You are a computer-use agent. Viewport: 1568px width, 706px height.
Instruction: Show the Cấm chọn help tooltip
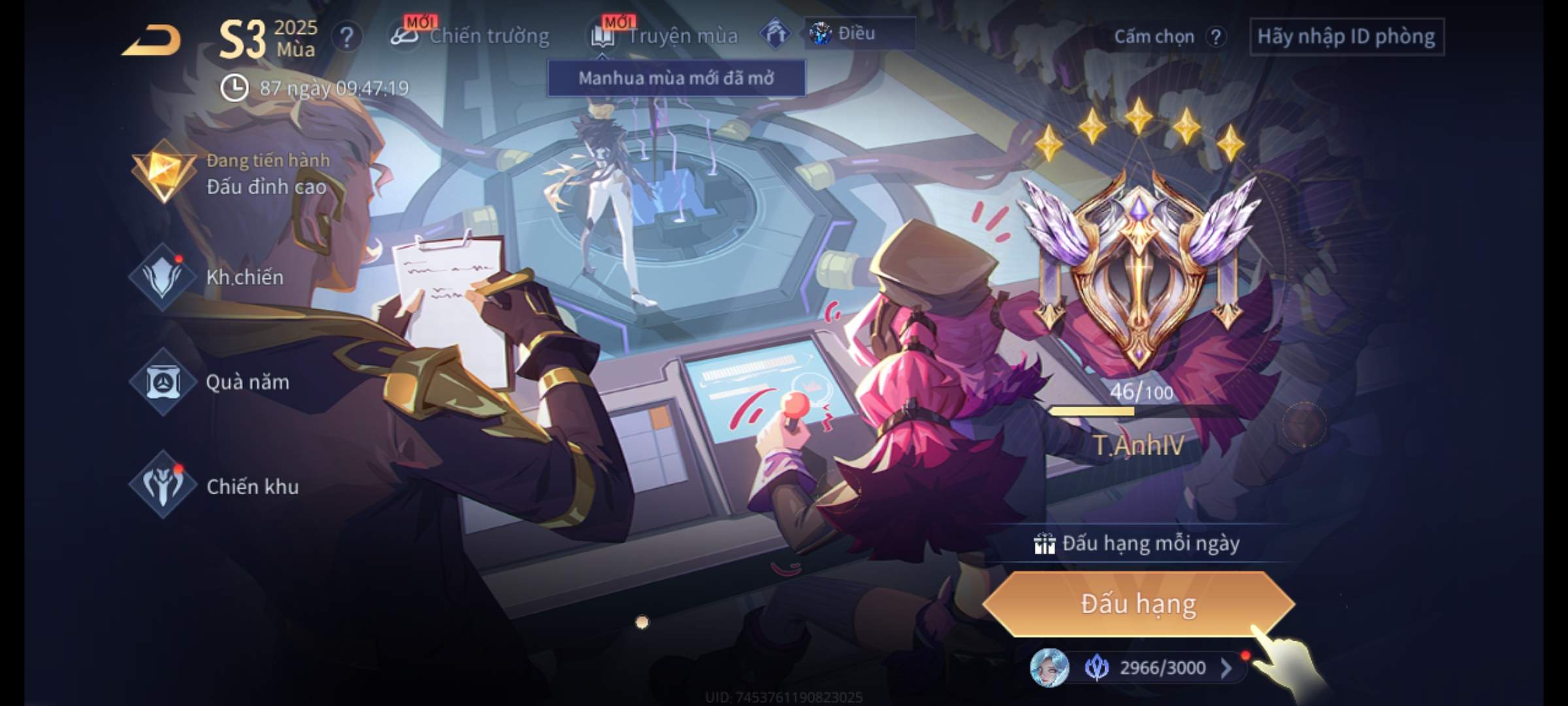pos(1215,37)
